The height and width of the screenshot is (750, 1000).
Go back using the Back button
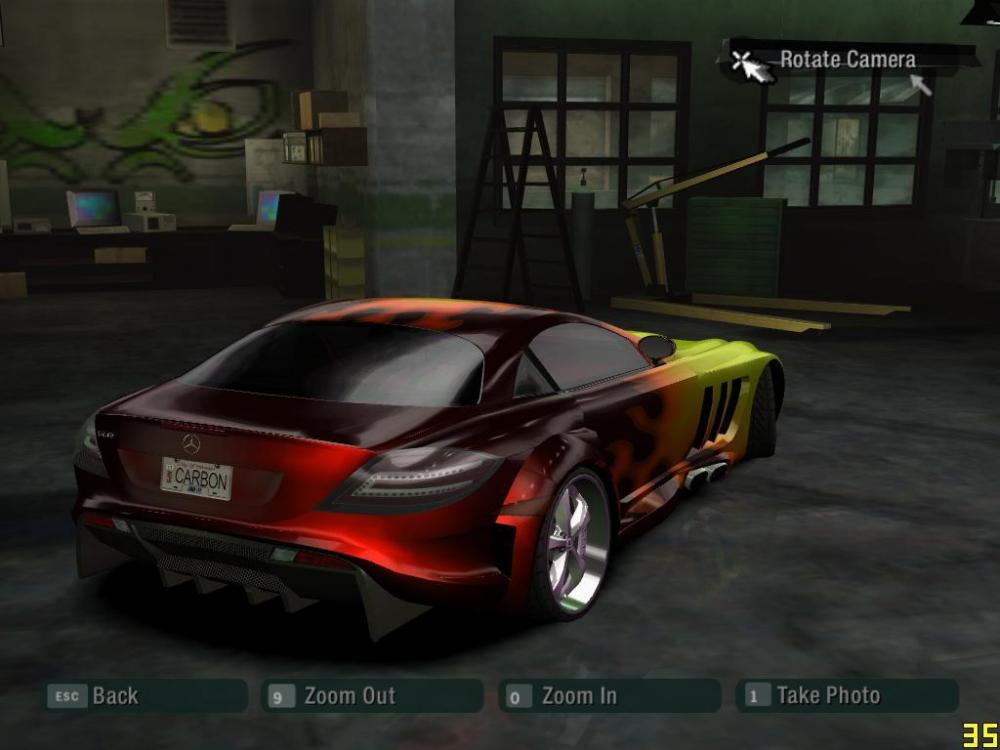[x=143, y=696]
